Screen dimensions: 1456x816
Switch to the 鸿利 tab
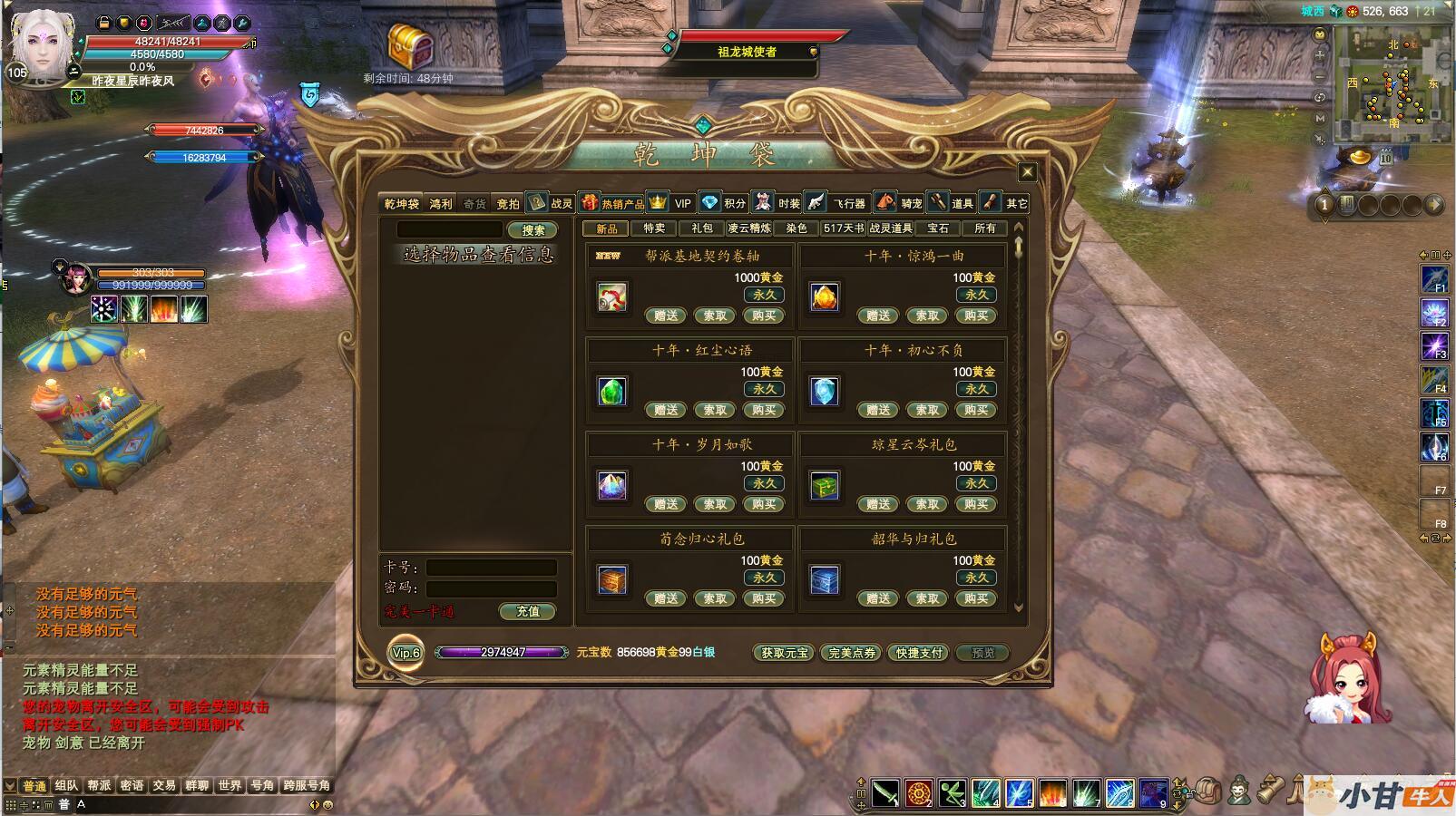[x=441, y=204]
